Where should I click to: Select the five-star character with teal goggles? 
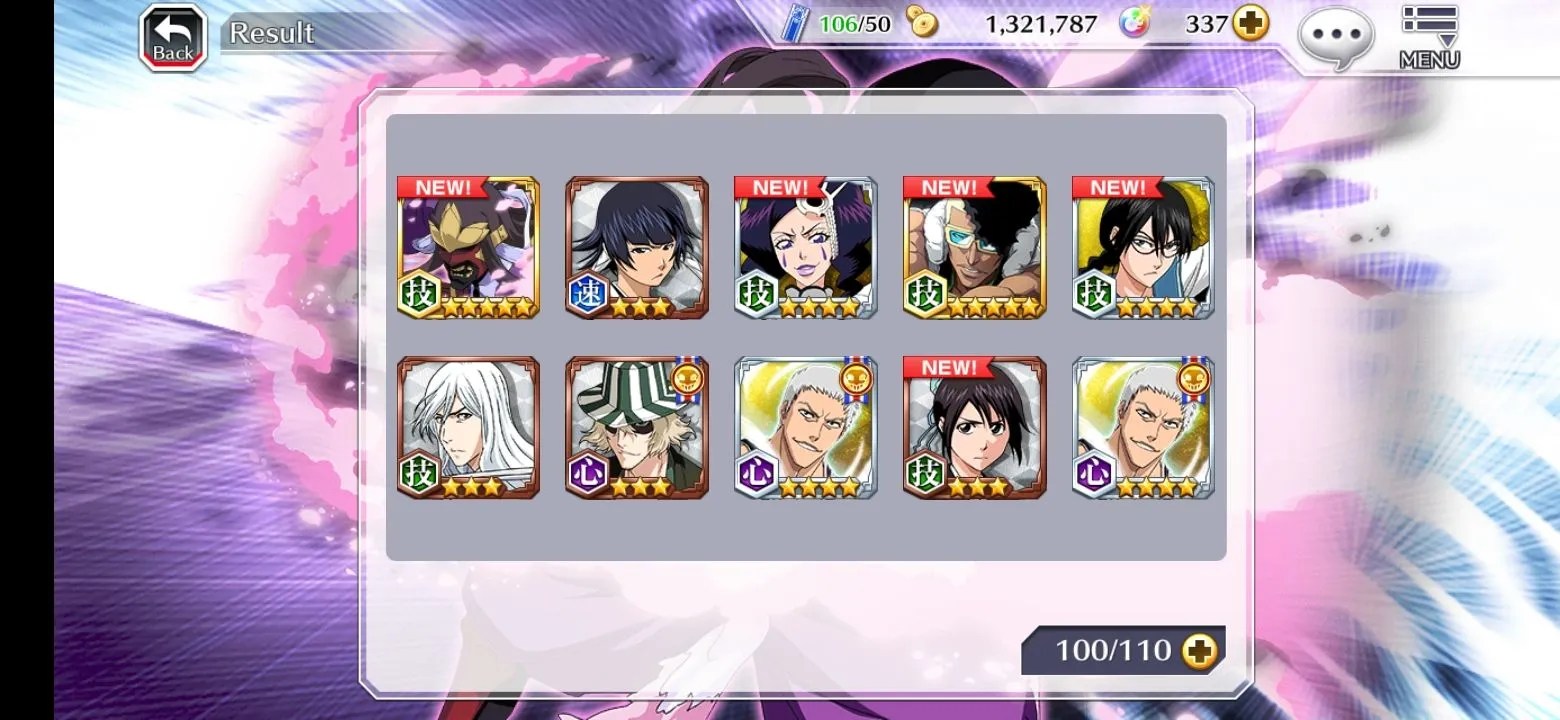tap(975, 247)
